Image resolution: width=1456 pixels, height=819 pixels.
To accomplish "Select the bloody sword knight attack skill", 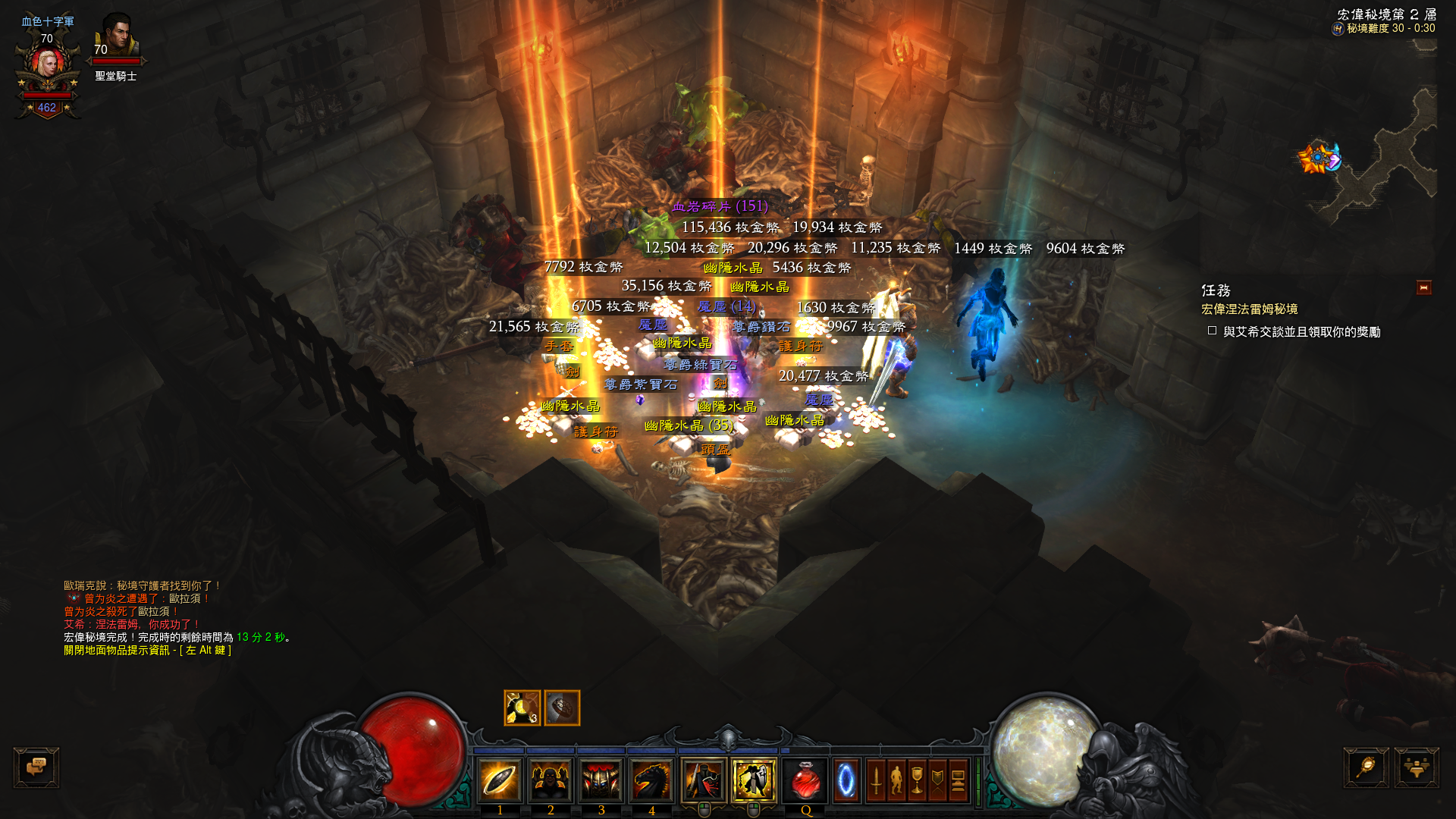I will [x=704, y=780].
